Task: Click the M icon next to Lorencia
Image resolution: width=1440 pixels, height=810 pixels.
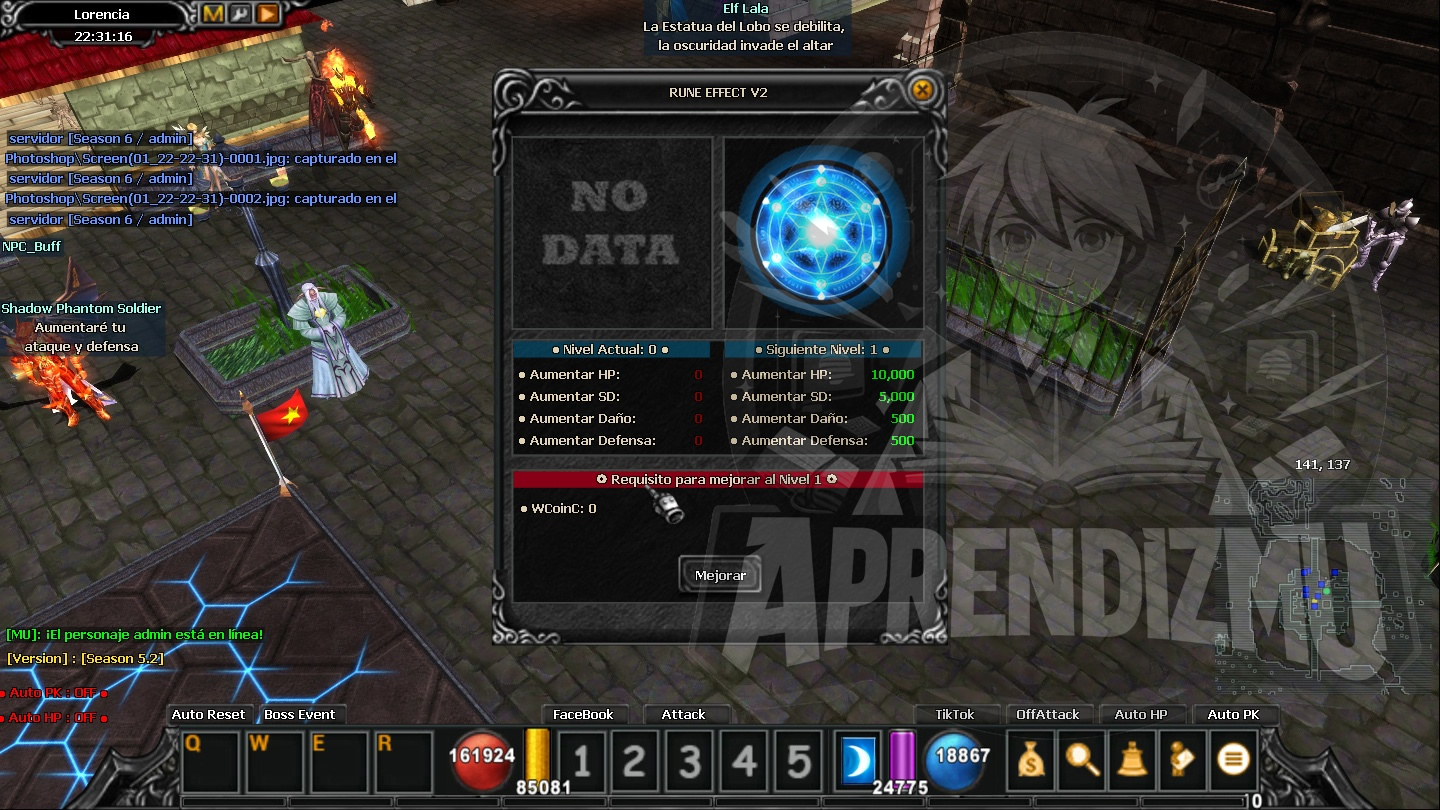Action: [212, 14]
